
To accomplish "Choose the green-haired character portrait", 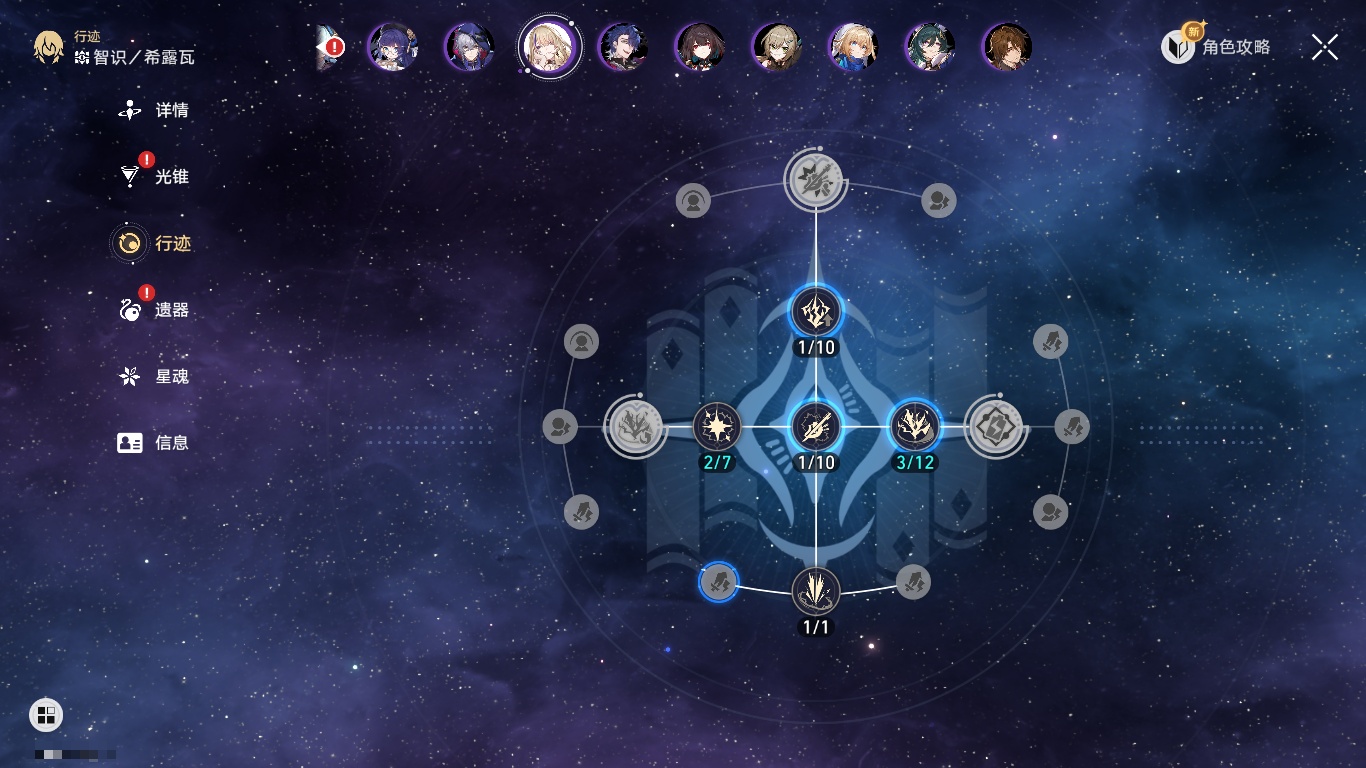I will click(930, 47).
